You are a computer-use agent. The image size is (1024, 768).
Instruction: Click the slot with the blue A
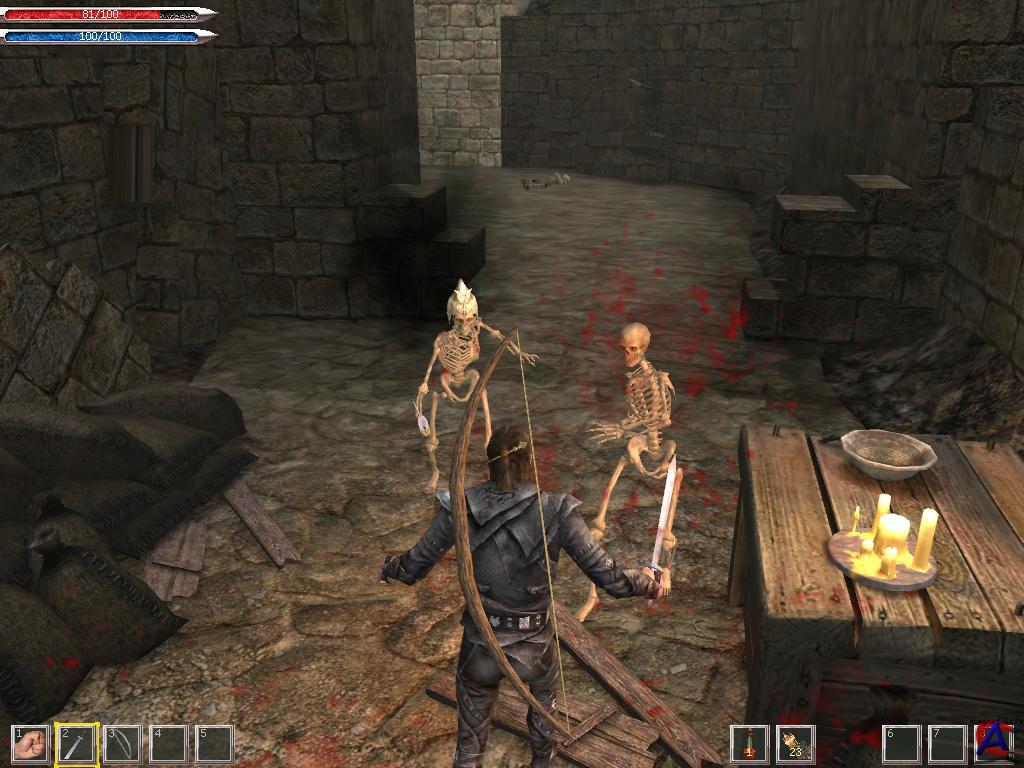point(994,744)
